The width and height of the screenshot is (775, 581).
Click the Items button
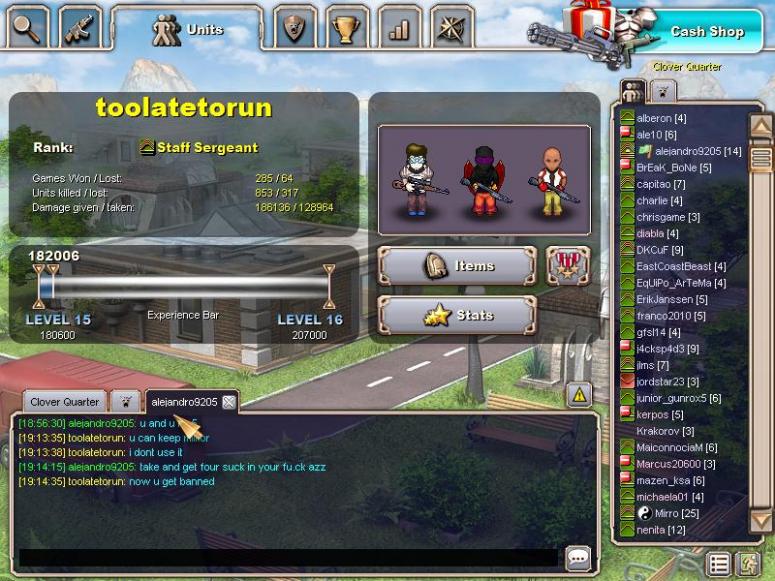pyautogui.click(x=457, y=266)
